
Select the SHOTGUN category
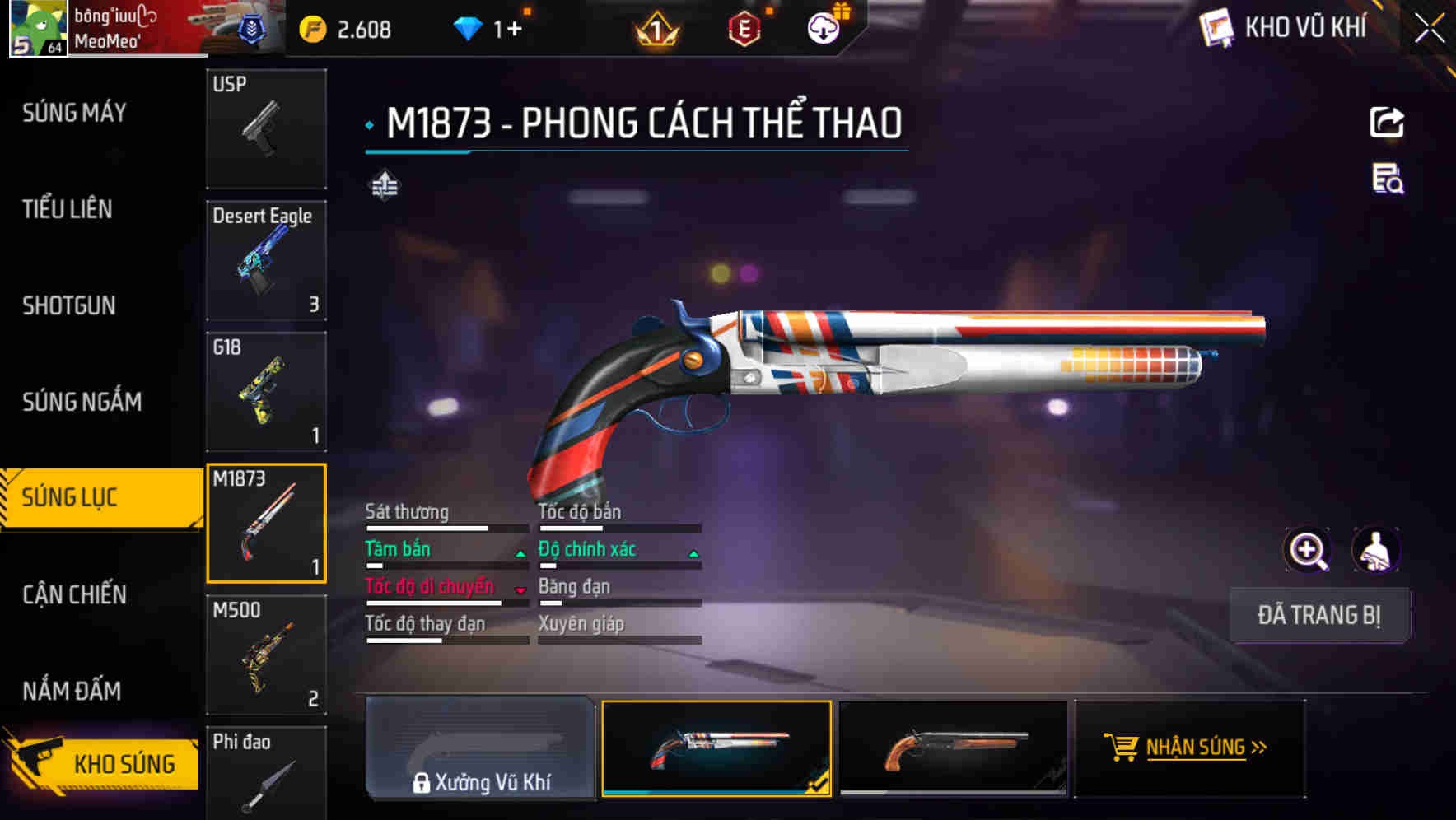click(69, 305)
